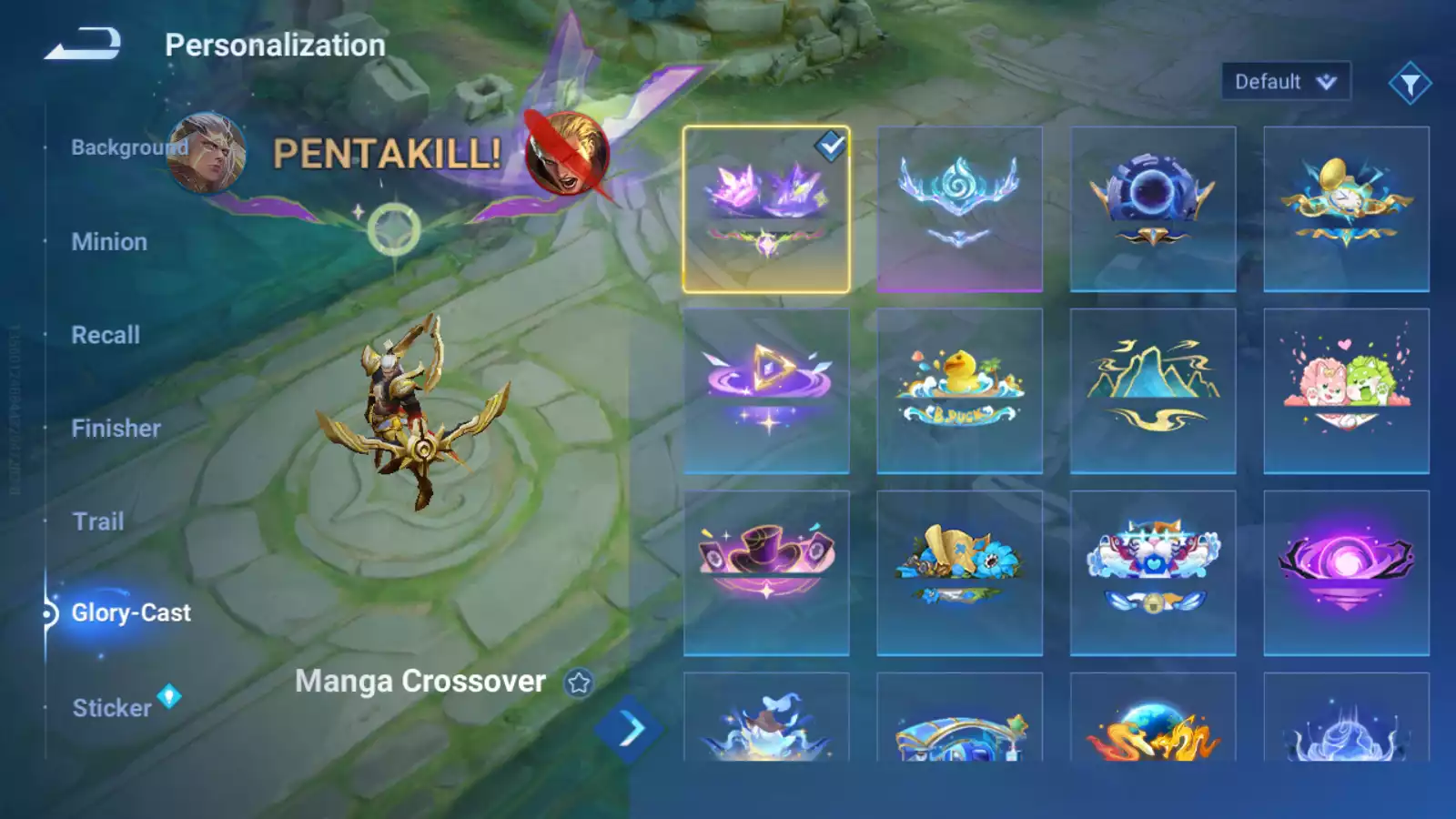Viewport: 1456px width, 819px height.
Task: Pick the dark orb glory-cast
Action: 1153,209
